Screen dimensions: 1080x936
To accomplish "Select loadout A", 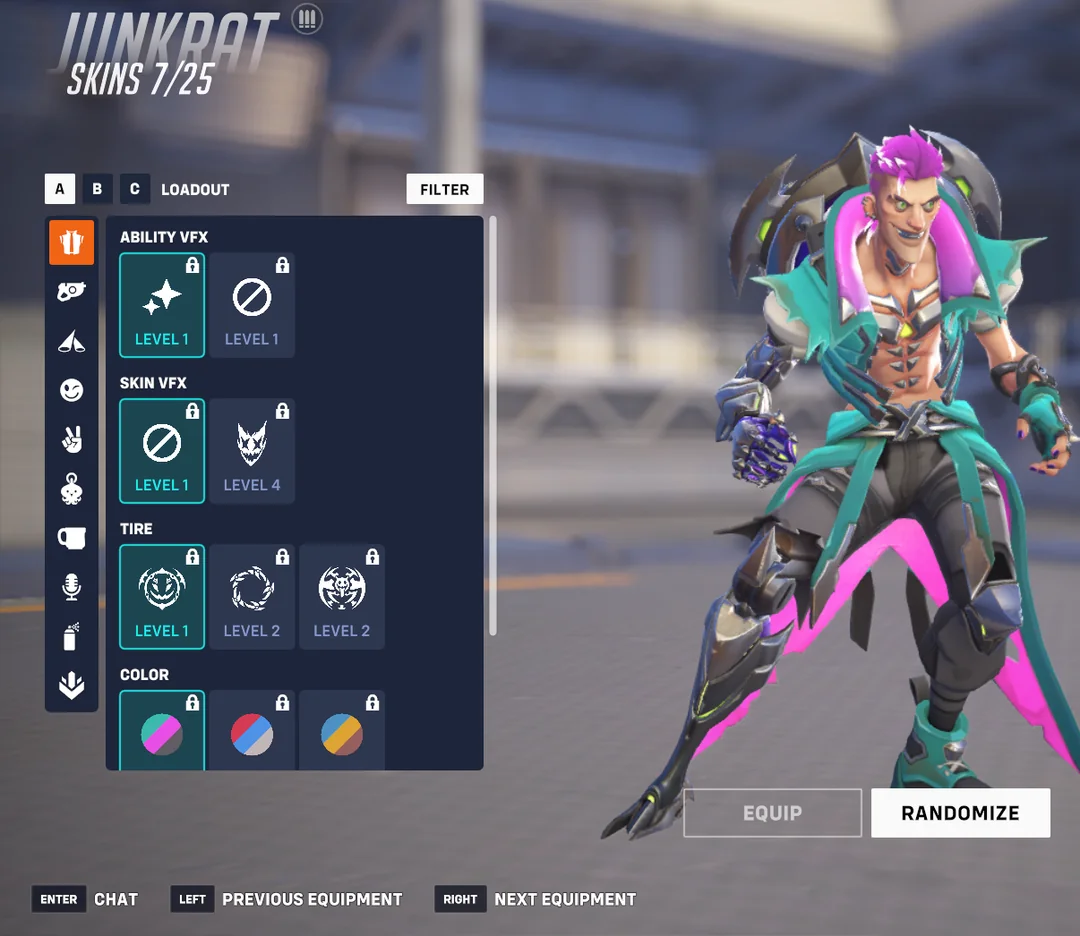I will coord(59,189).
